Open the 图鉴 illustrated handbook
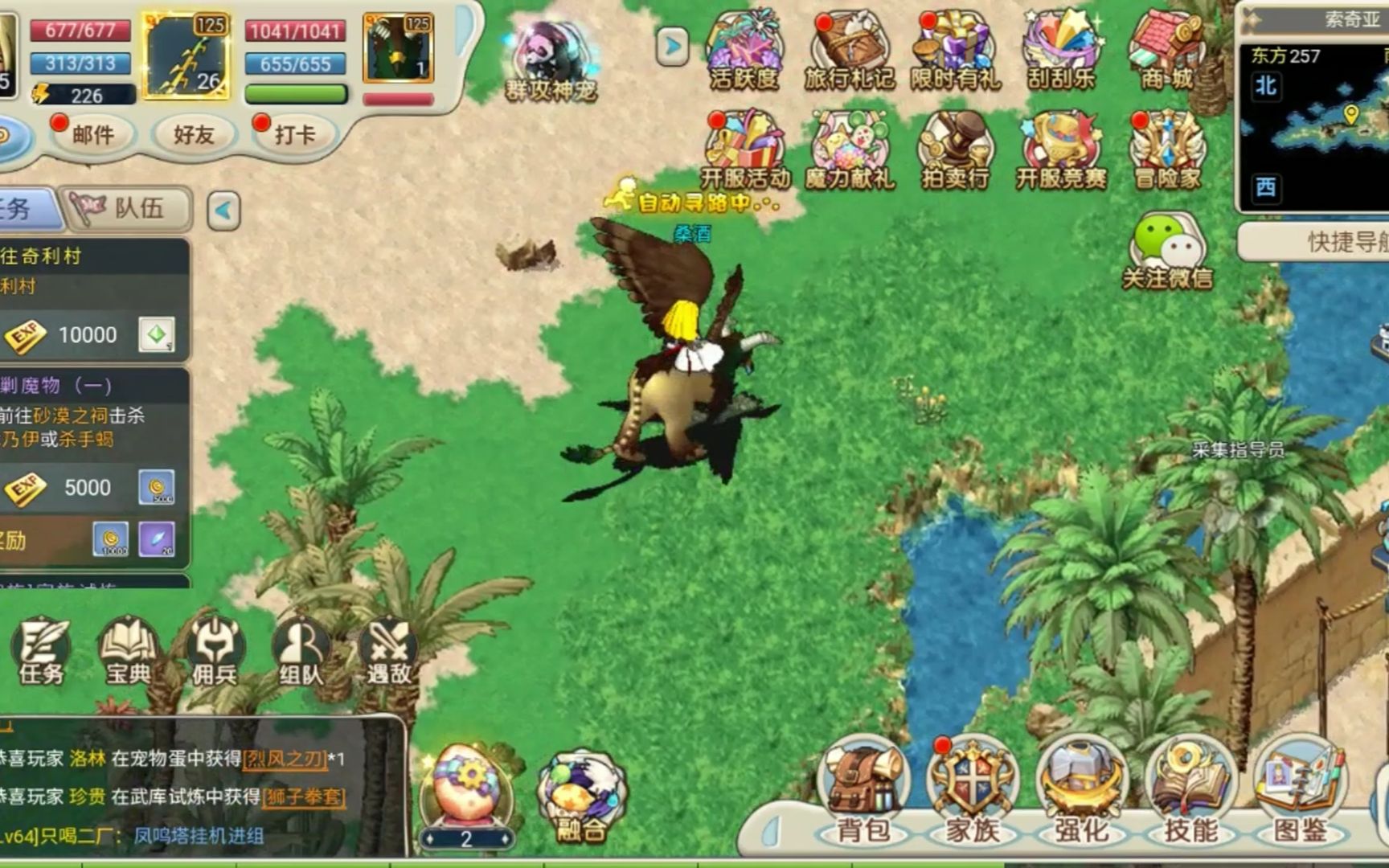The width and height of the screenshot is (1389, 868). [x=1300, y=791]
